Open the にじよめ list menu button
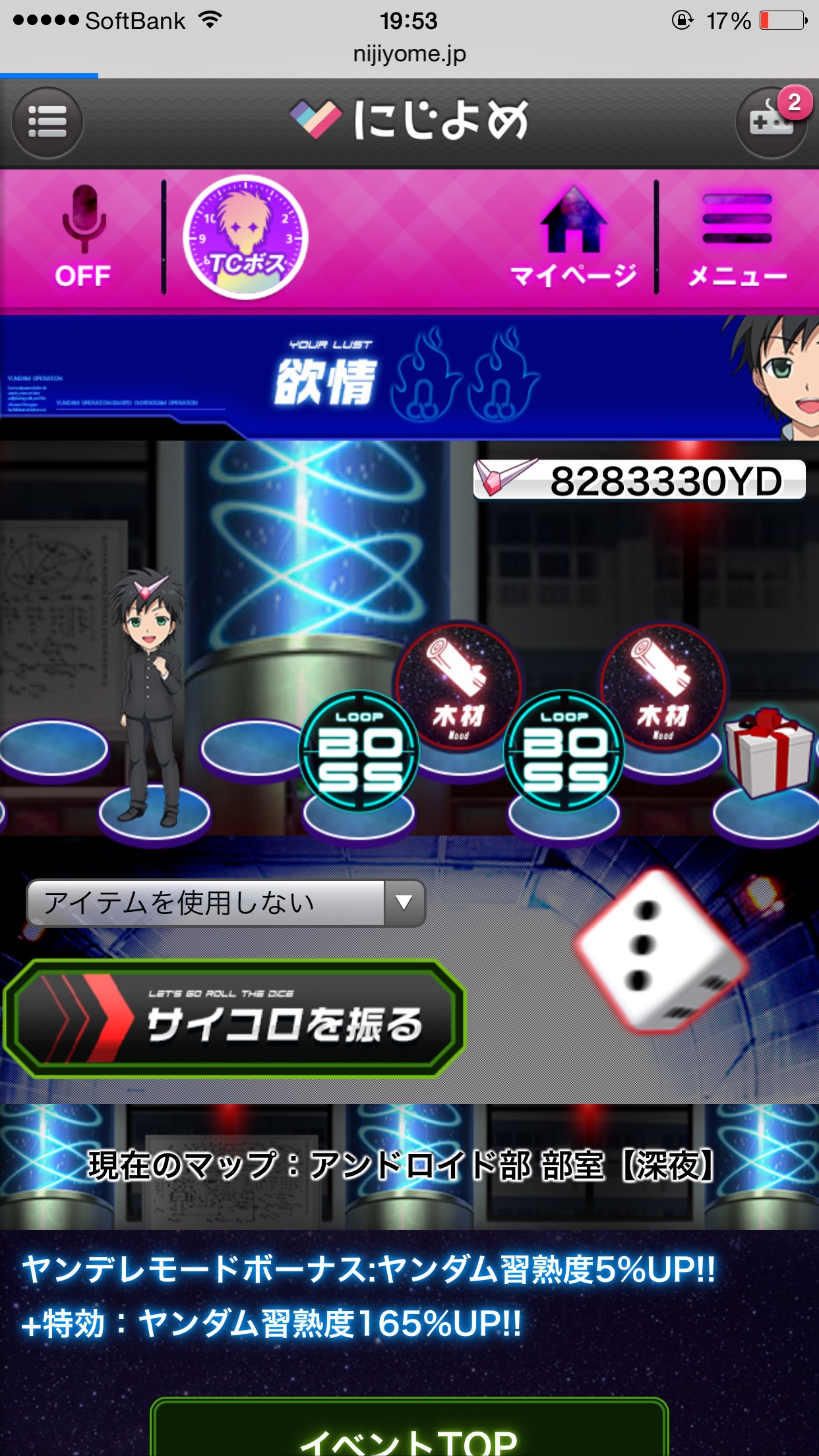Image resolution: width=819 pixels, height=1456 pixels. coord(47,123)
